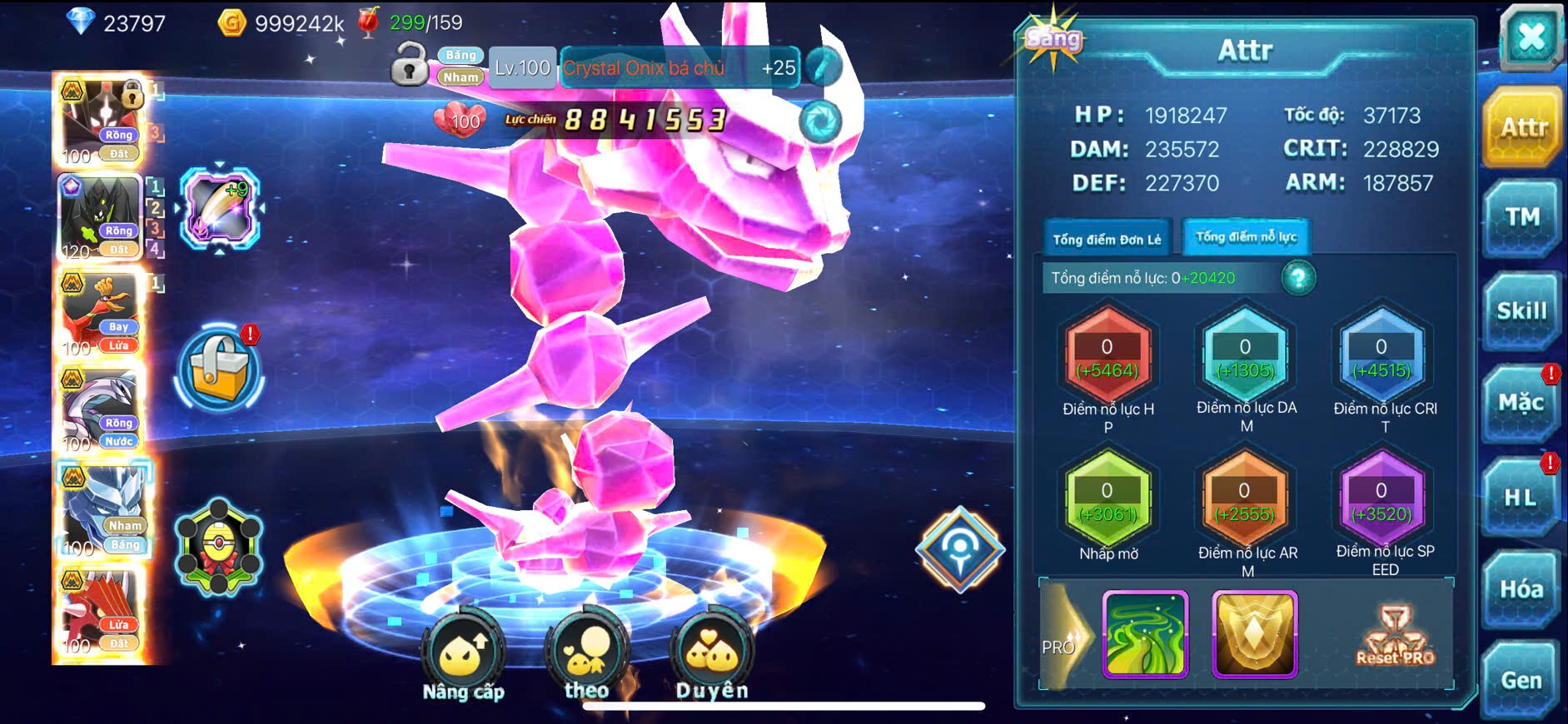This screenshot has height=724, width=1568.
Task: Open the Gen side tab
Action: 1521,681
